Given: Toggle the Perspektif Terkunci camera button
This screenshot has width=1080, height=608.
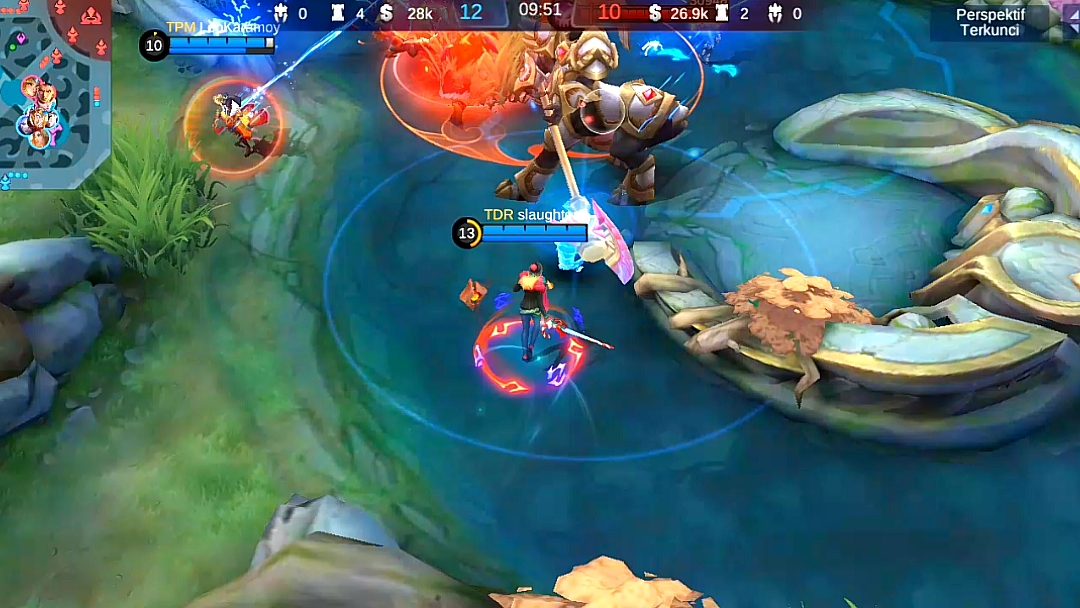Looking at the screenshot, I should click(989, 22).
